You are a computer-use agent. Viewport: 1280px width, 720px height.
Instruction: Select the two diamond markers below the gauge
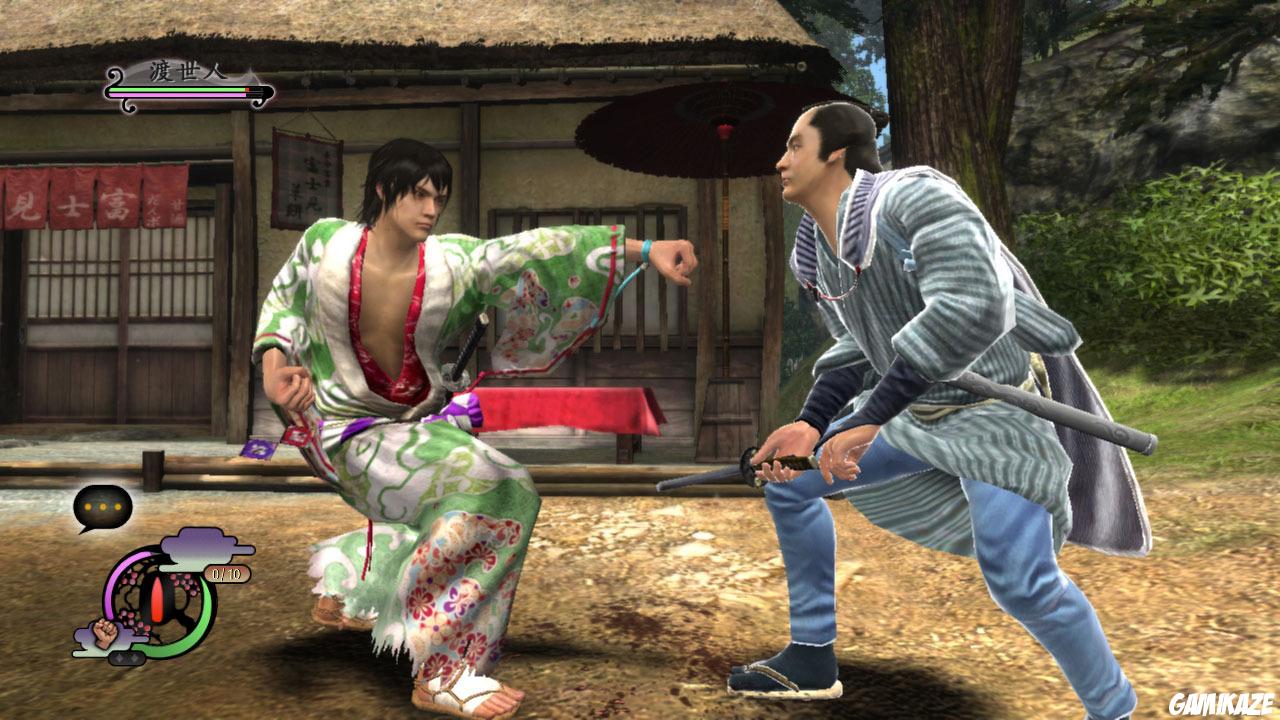[126, 657]
